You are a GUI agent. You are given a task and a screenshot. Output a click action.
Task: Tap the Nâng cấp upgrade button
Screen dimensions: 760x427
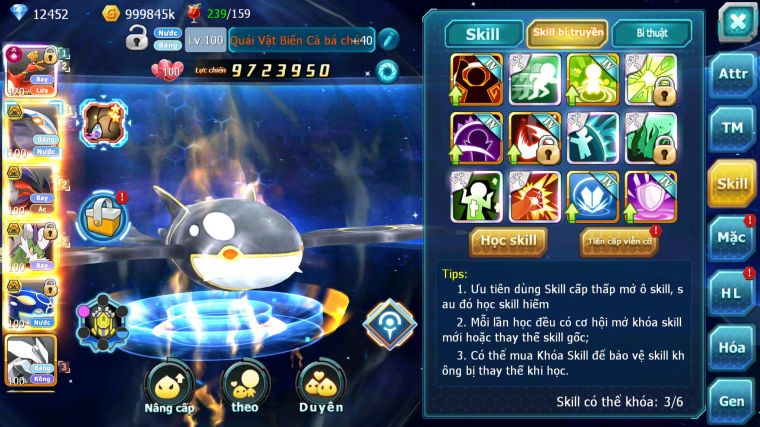coord(168,390)
